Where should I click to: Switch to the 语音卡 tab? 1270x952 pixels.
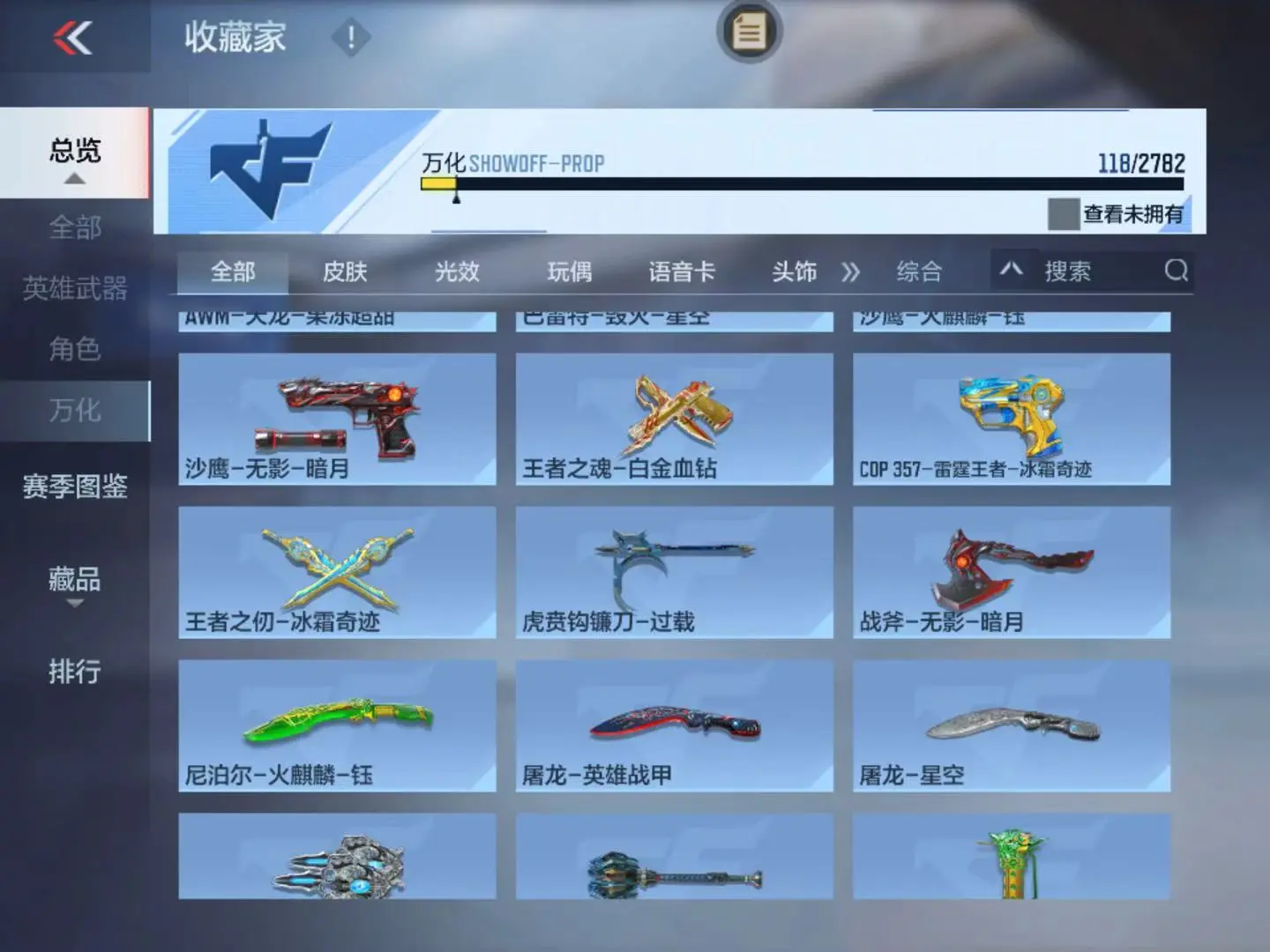pyautogui.click(x=682, y=271)
